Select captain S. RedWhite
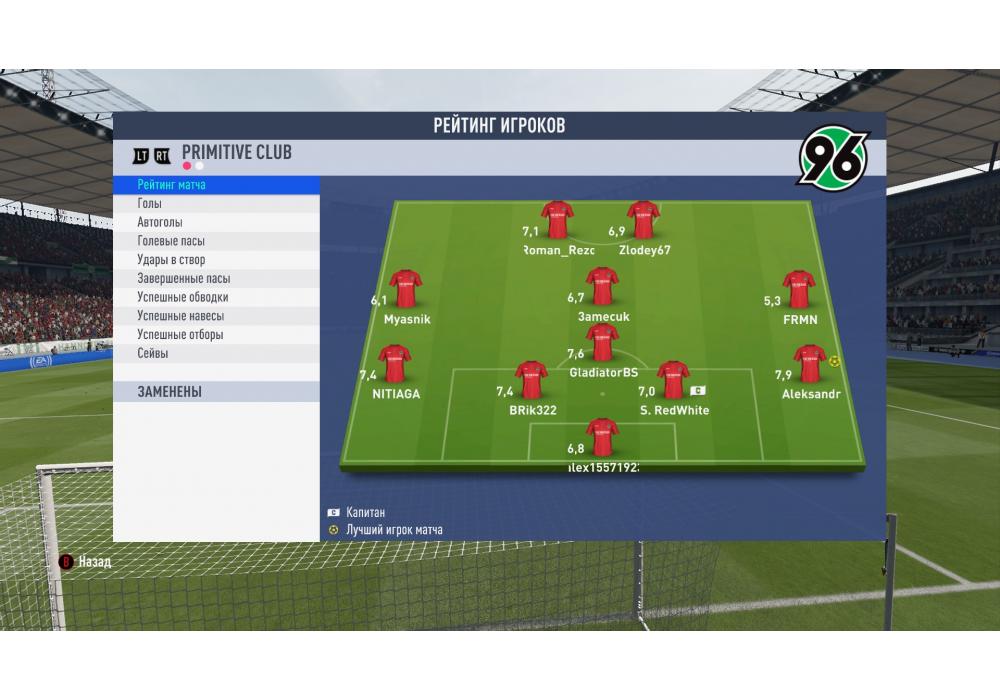1000x700 pixels. (673, 381)
